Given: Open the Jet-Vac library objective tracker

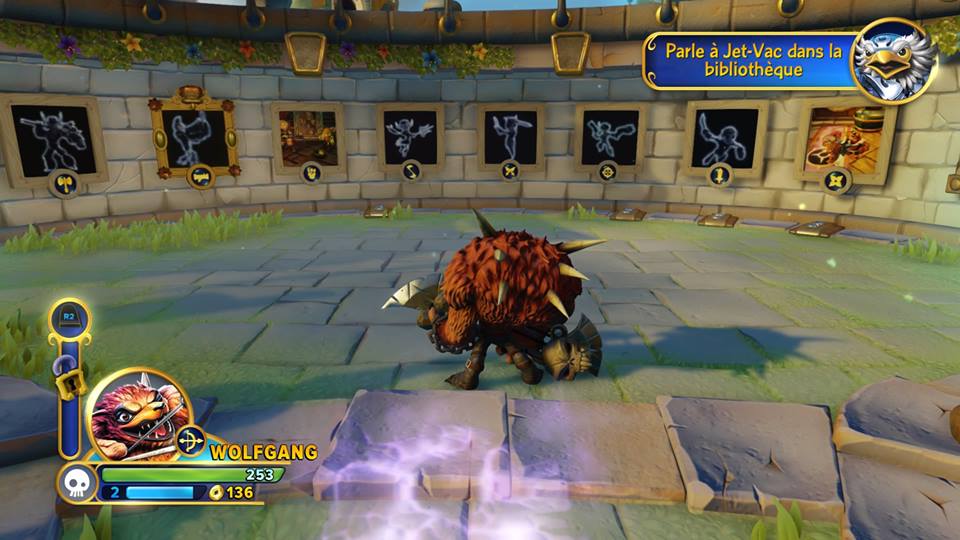Looking at the screenshot, I should click(x=752, y=61).
